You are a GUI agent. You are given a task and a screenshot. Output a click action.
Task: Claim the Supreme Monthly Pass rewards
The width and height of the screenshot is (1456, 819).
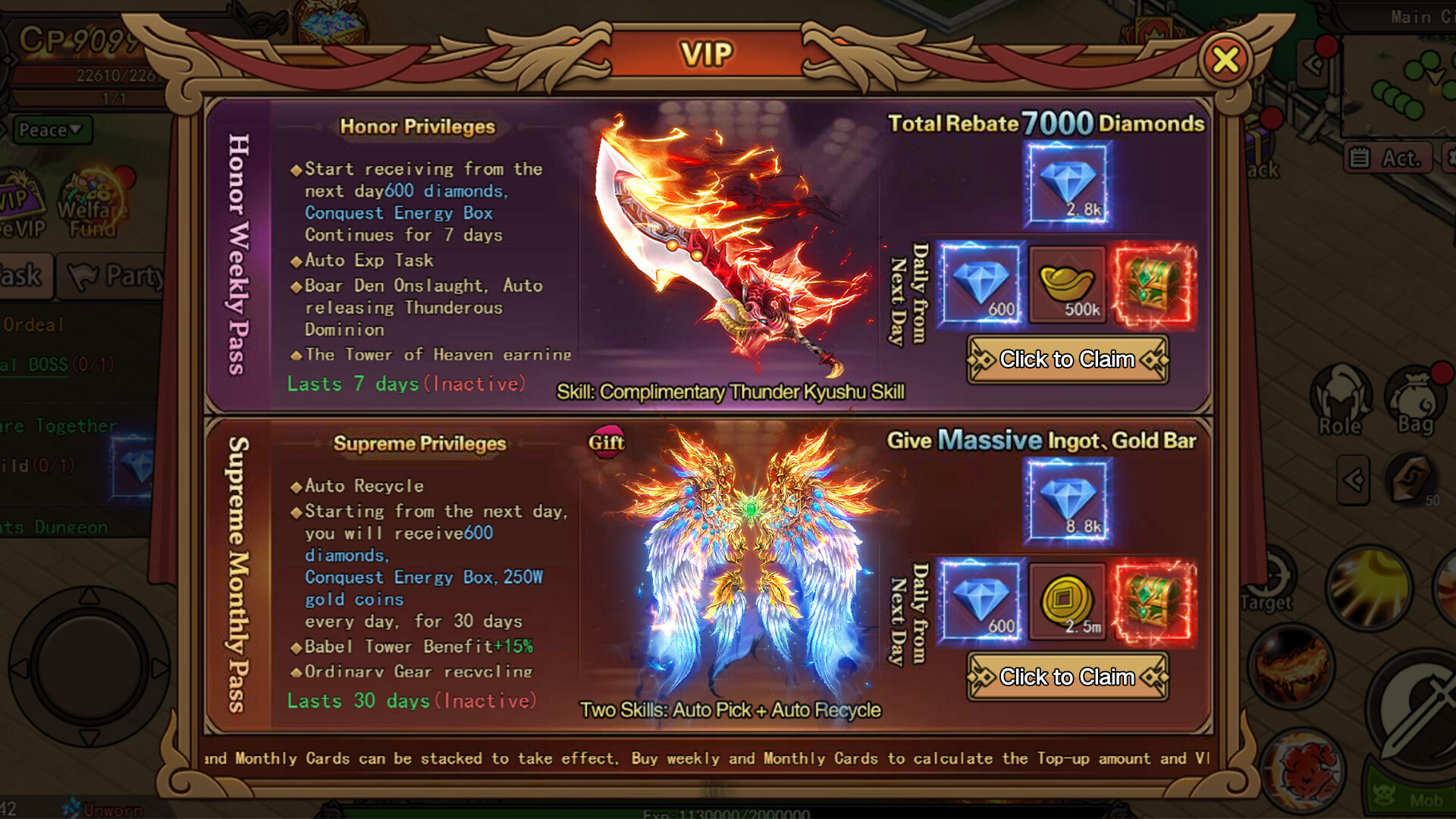point(1066,676)
